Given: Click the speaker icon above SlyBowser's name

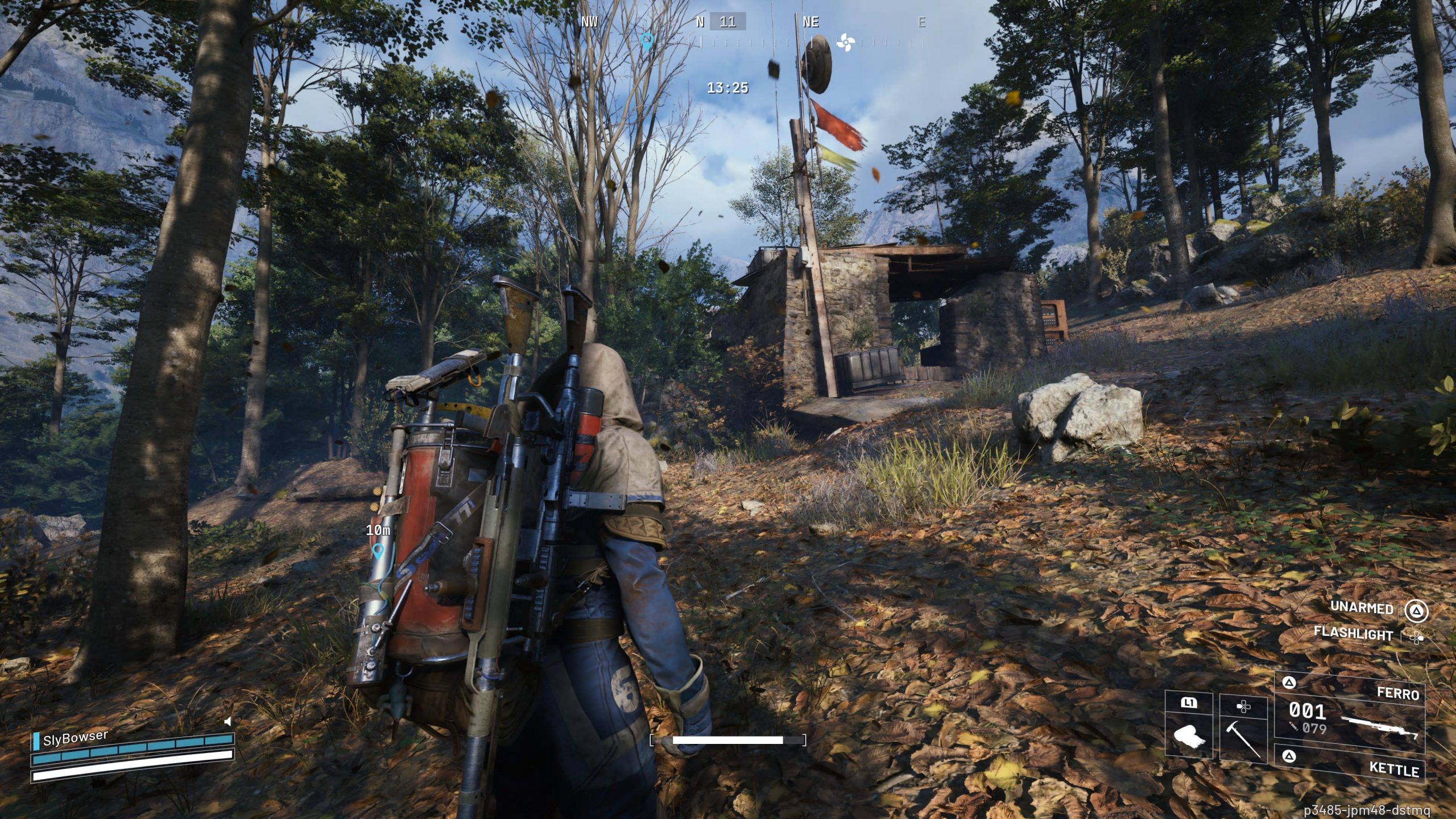Looking at the screenshot, I should point(230,721).
